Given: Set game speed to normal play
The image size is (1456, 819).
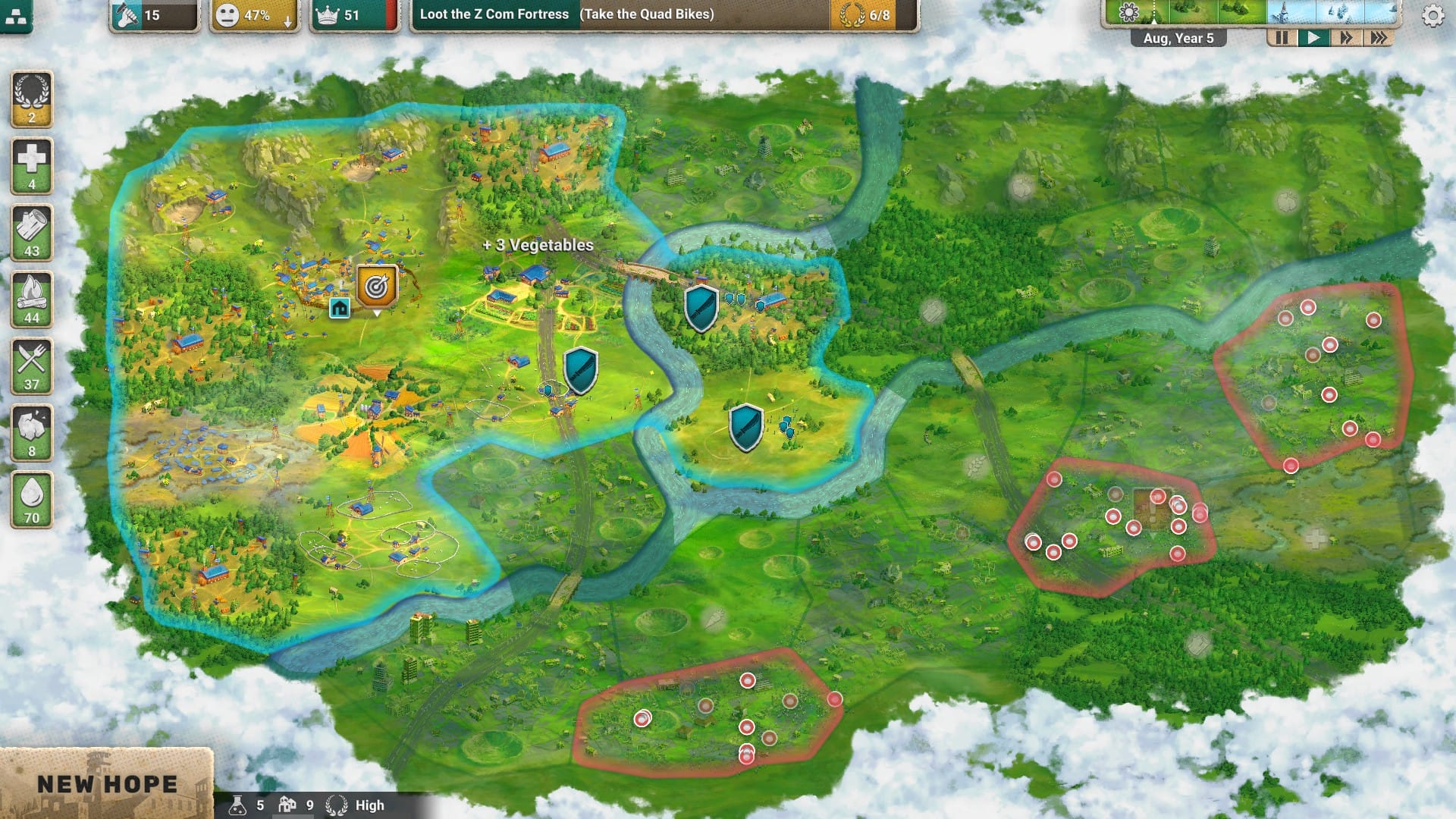Looking at the screenshot, I should pyautogui.click(x=1313, y=38).
